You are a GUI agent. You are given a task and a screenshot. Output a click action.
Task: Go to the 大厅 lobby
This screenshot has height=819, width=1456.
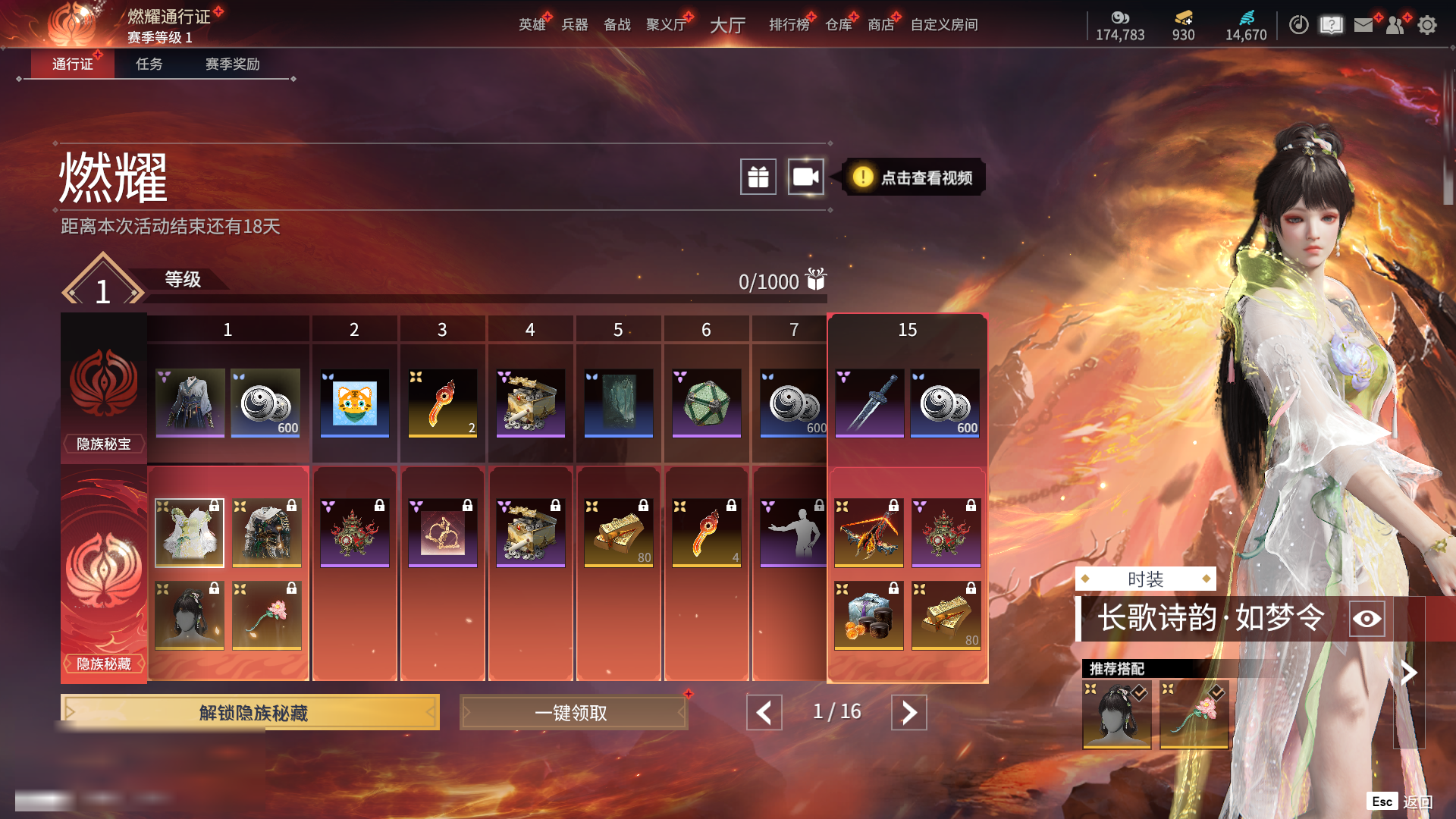pos(727,25)
